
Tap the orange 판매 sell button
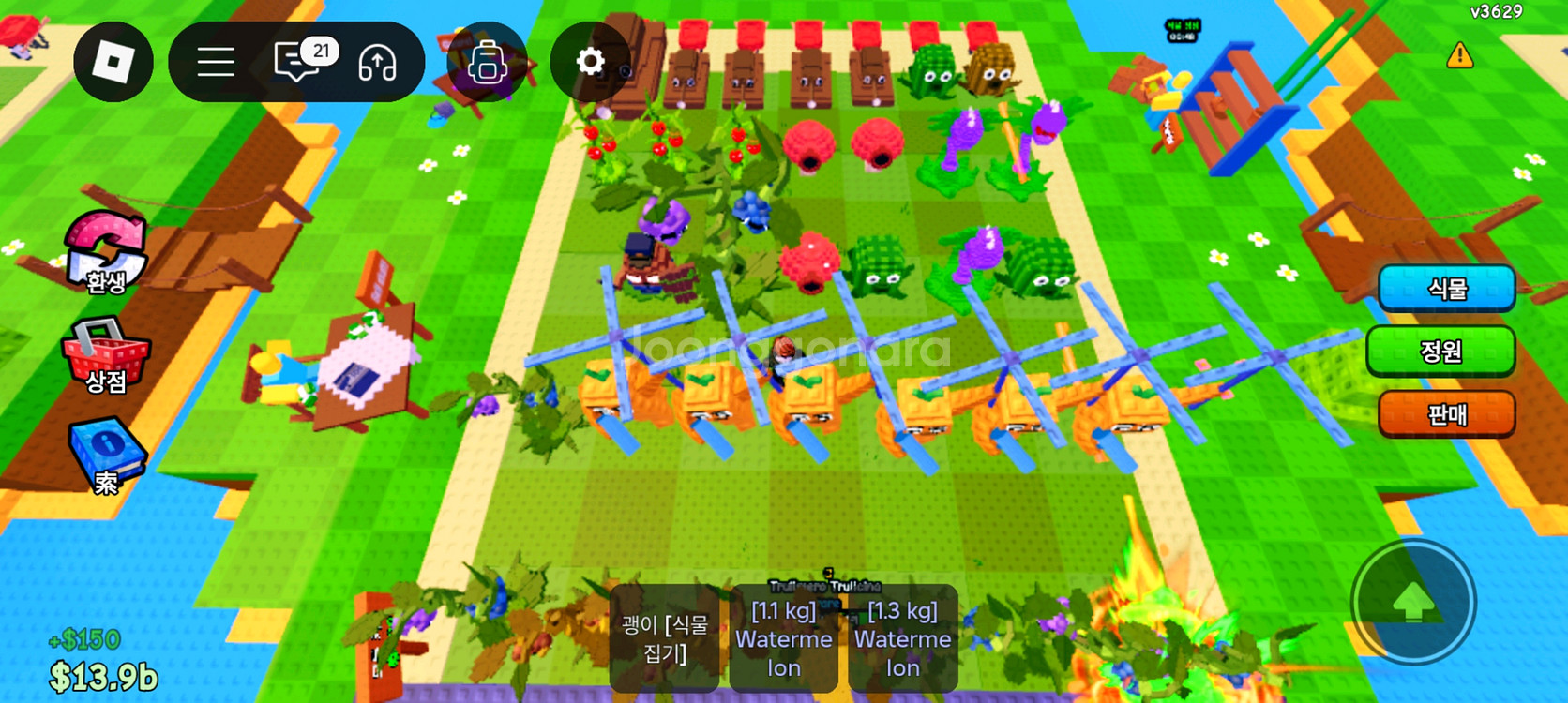(1446, 413)
